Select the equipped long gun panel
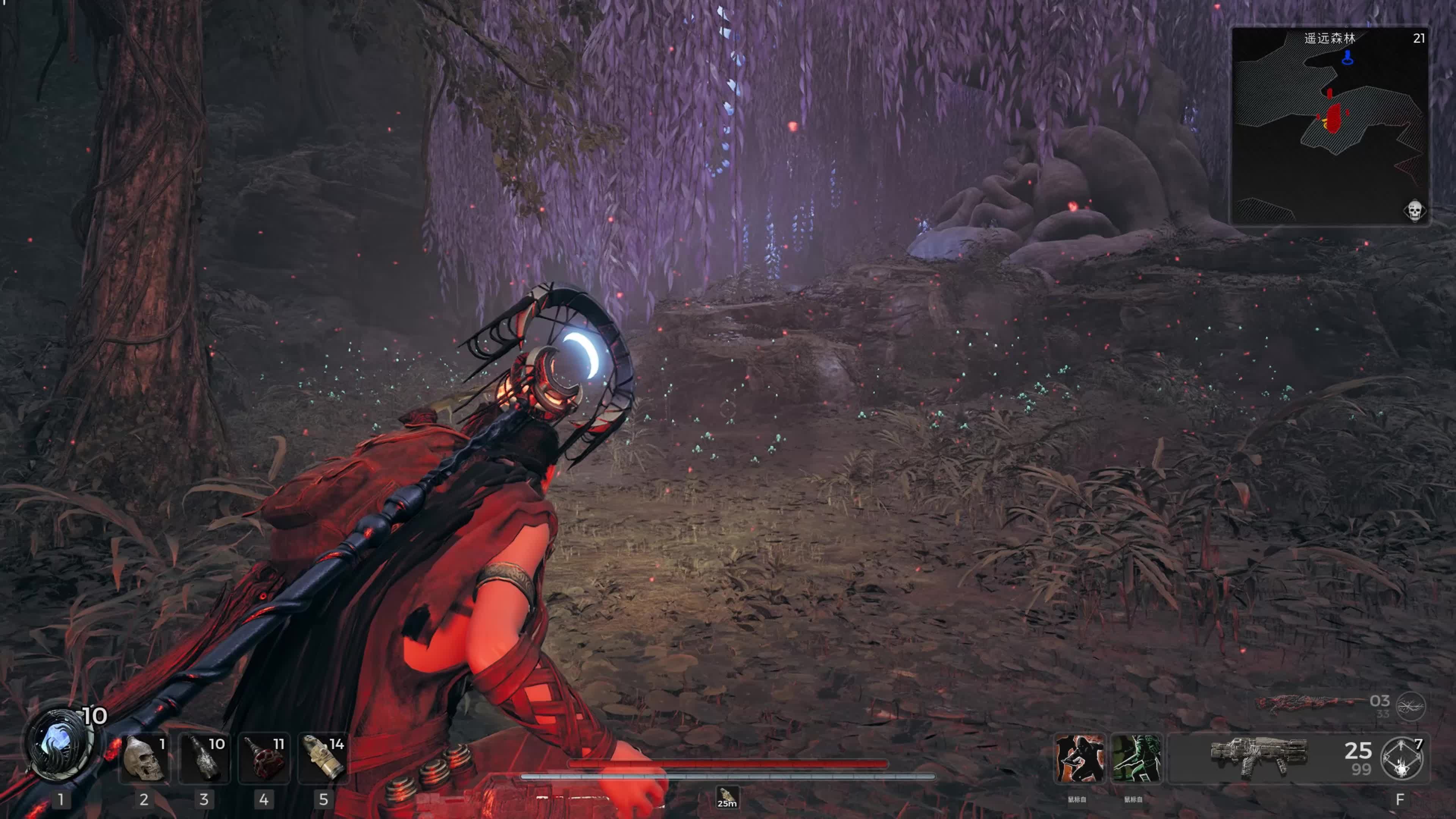This screenshot has height=819, width=1456. 1258,758
